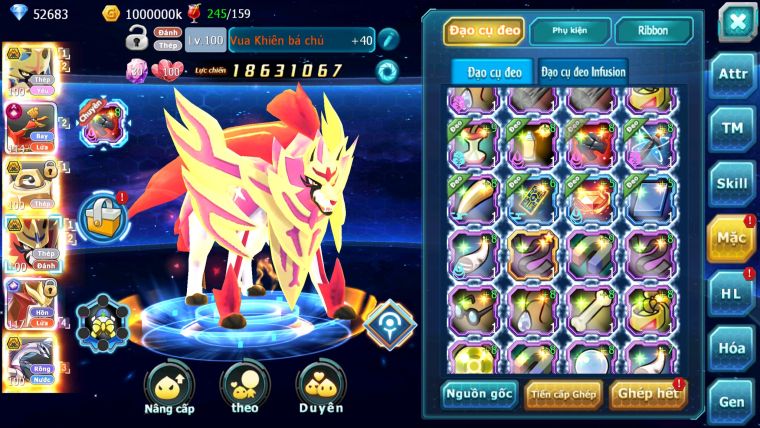Viewport: 760px width, 428px height.
Task: Select the Mặc side tab
Action: coord(733,238)
